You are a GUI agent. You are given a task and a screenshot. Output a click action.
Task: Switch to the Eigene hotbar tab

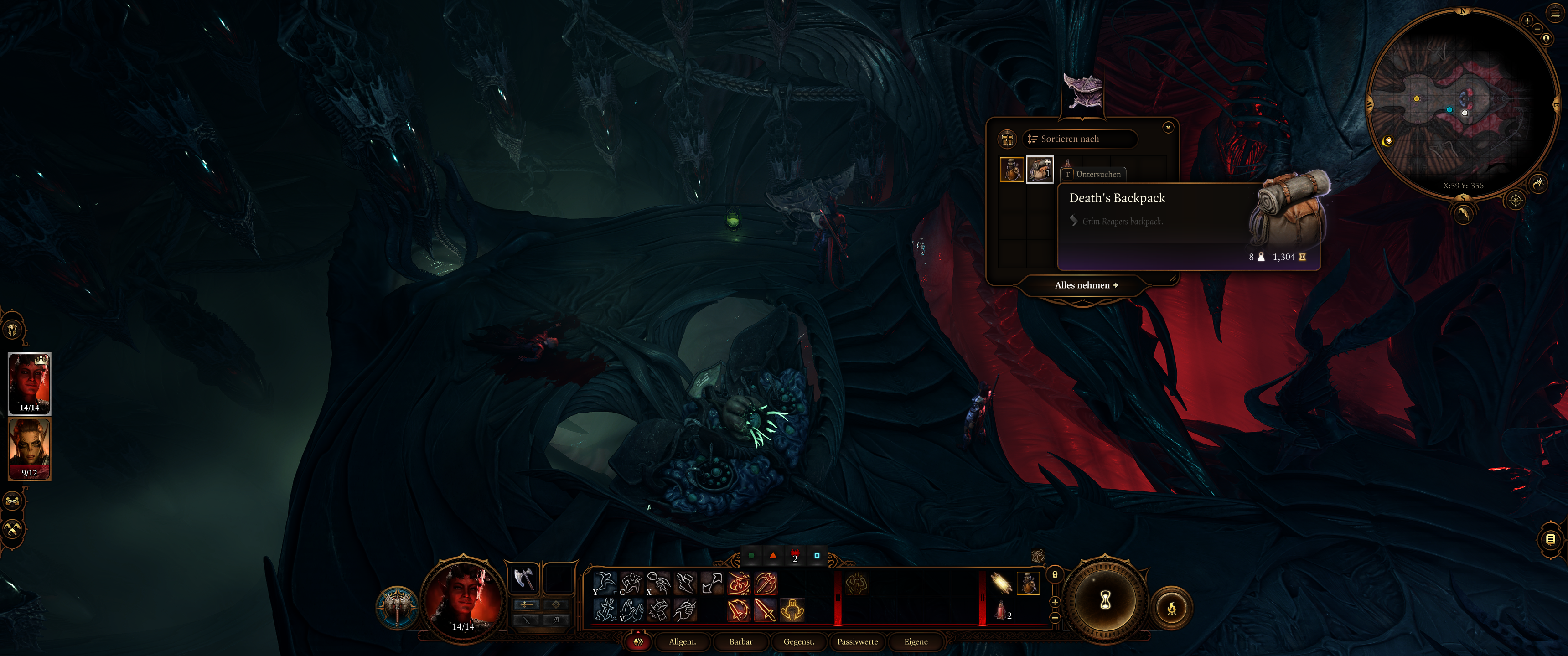tap(916, 641)
